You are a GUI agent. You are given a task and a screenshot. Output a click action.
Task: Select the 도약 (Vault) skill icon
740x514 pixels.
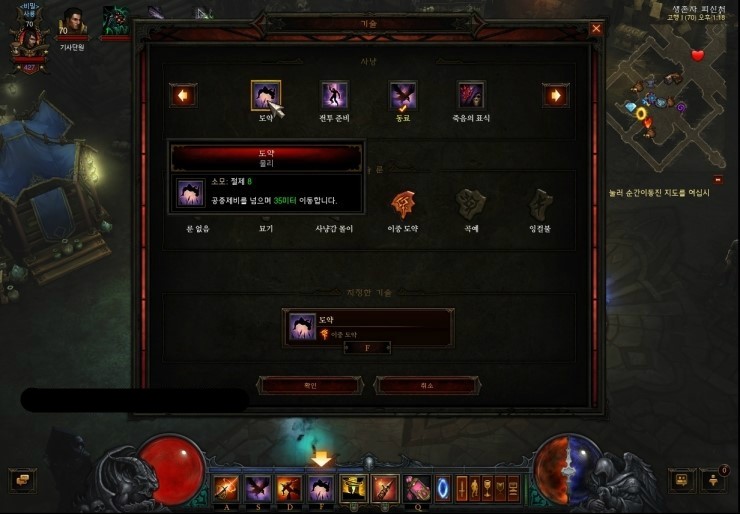[x=266, y=96]
